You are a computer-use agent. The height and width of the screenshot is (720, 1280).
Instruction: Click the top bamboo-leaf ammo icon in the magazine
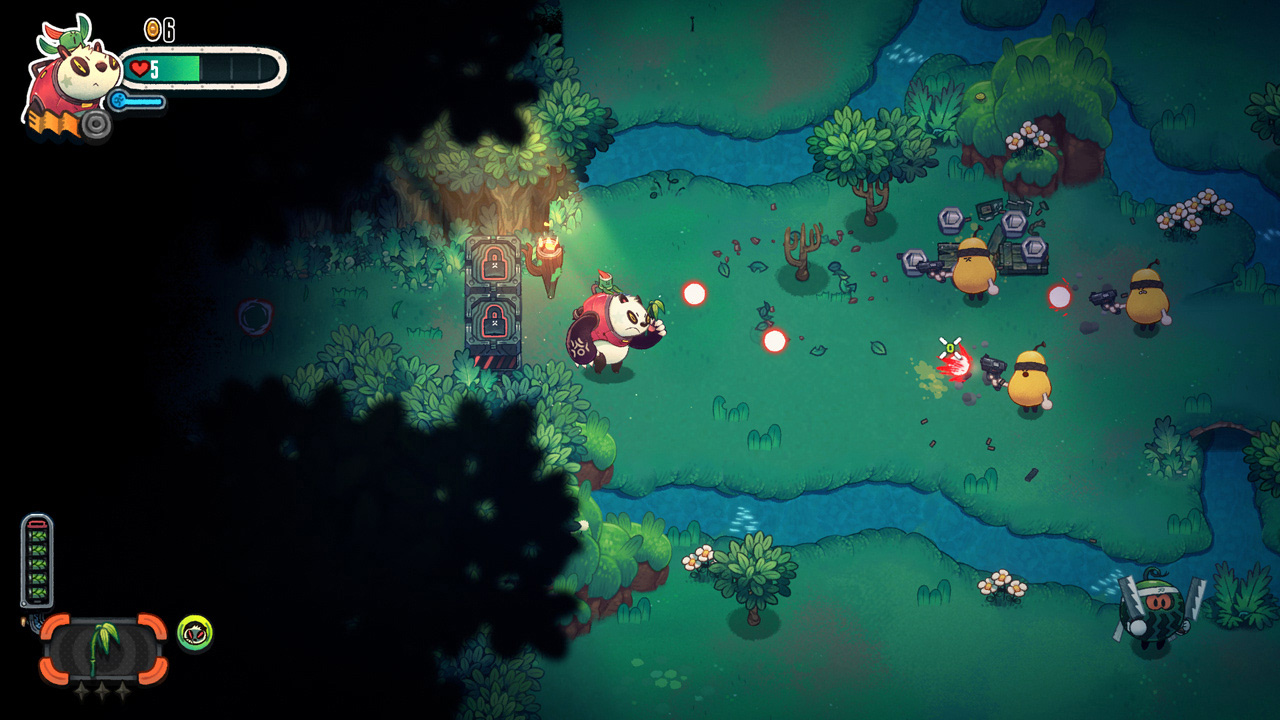37,538
